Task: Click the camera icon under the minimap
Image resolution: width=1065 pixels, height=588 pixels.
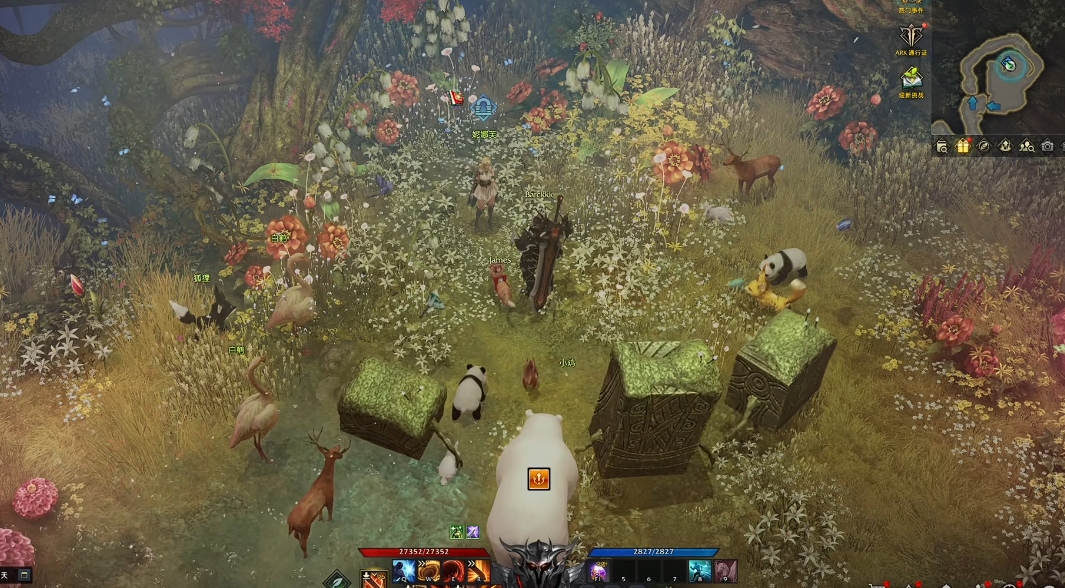Action: (1047, 146)
